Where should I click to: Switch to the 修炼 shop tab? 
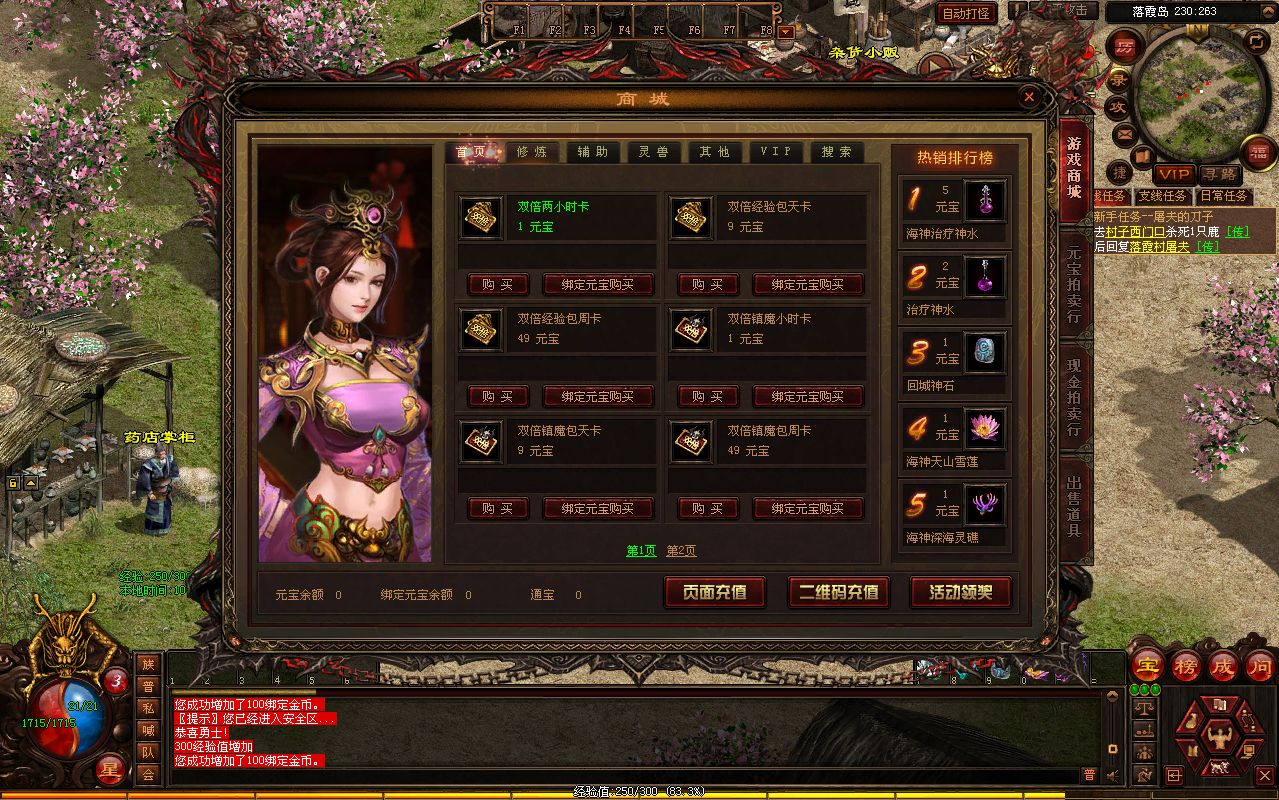[531, 152]
